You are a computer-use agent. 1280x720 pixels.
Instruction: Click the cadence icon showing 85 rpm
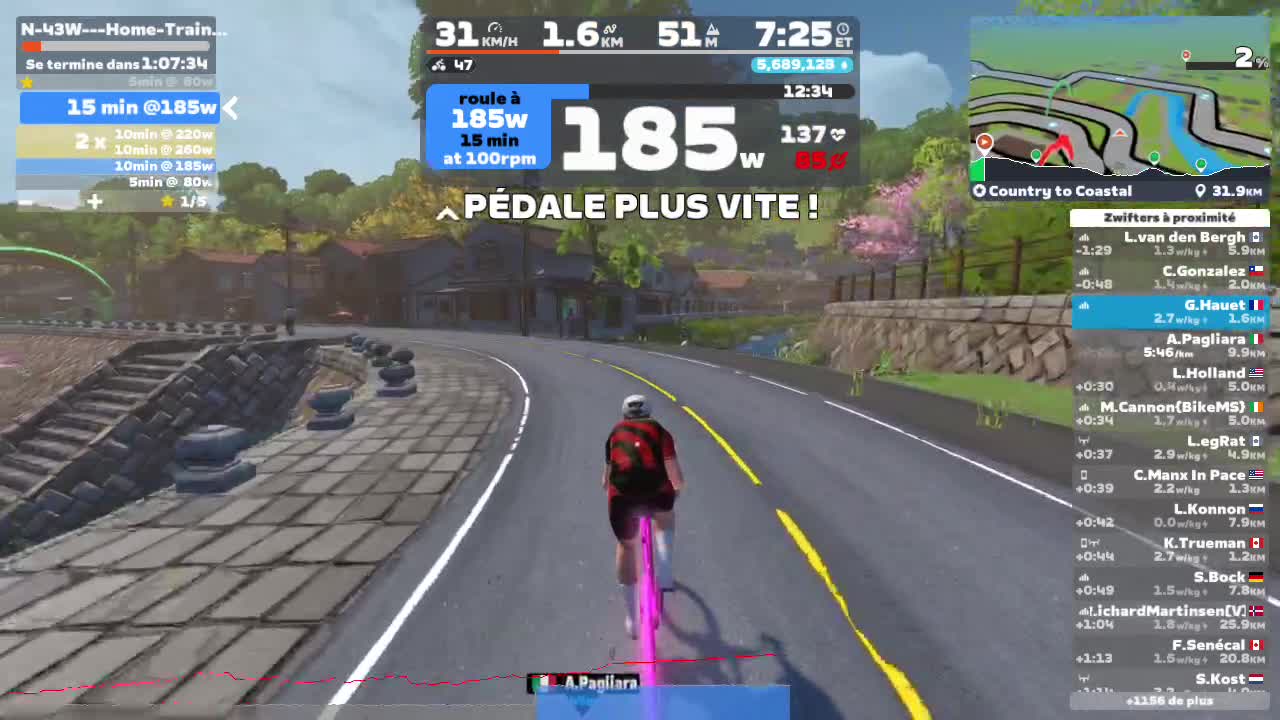click(838, 161)
